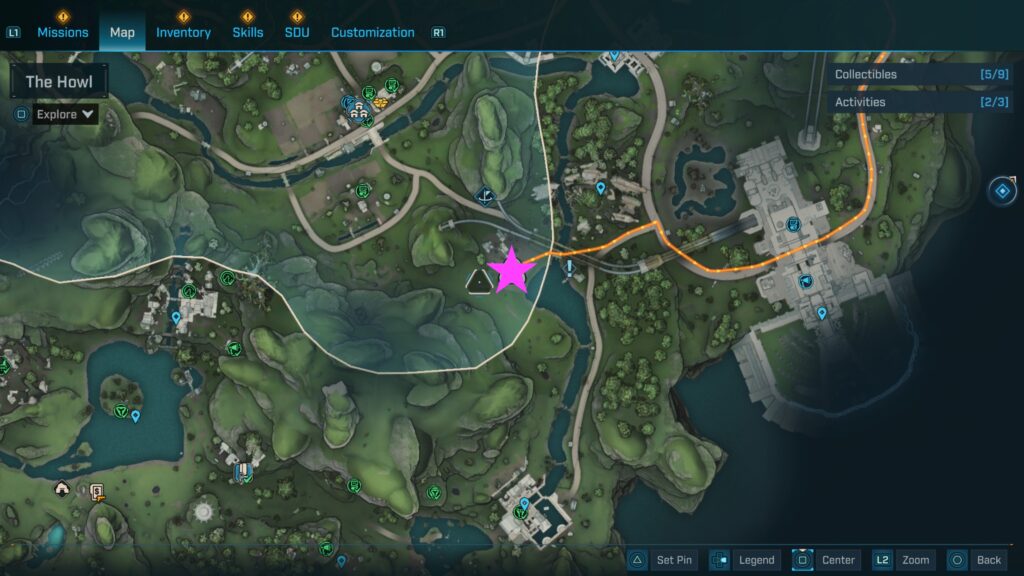Select the Skills tab
1024x576 pixels.
click(x=248, y=32)
